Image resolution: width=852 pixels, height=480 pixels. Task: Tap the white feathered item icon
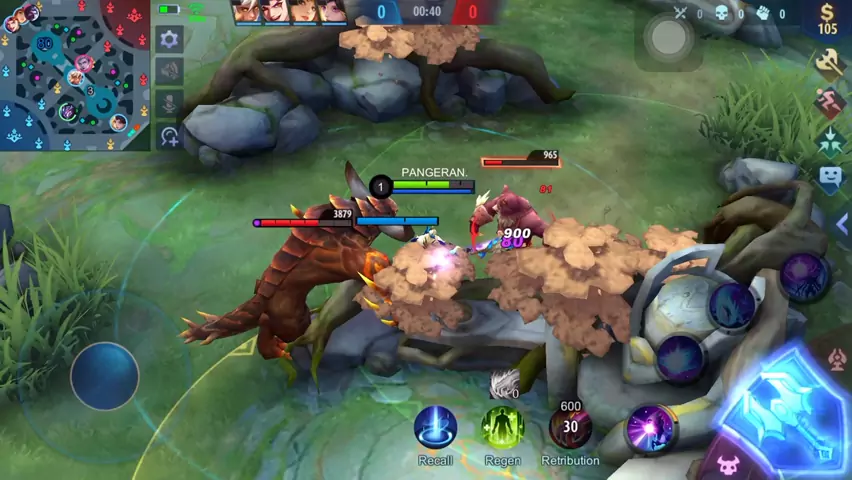point(506,382)
